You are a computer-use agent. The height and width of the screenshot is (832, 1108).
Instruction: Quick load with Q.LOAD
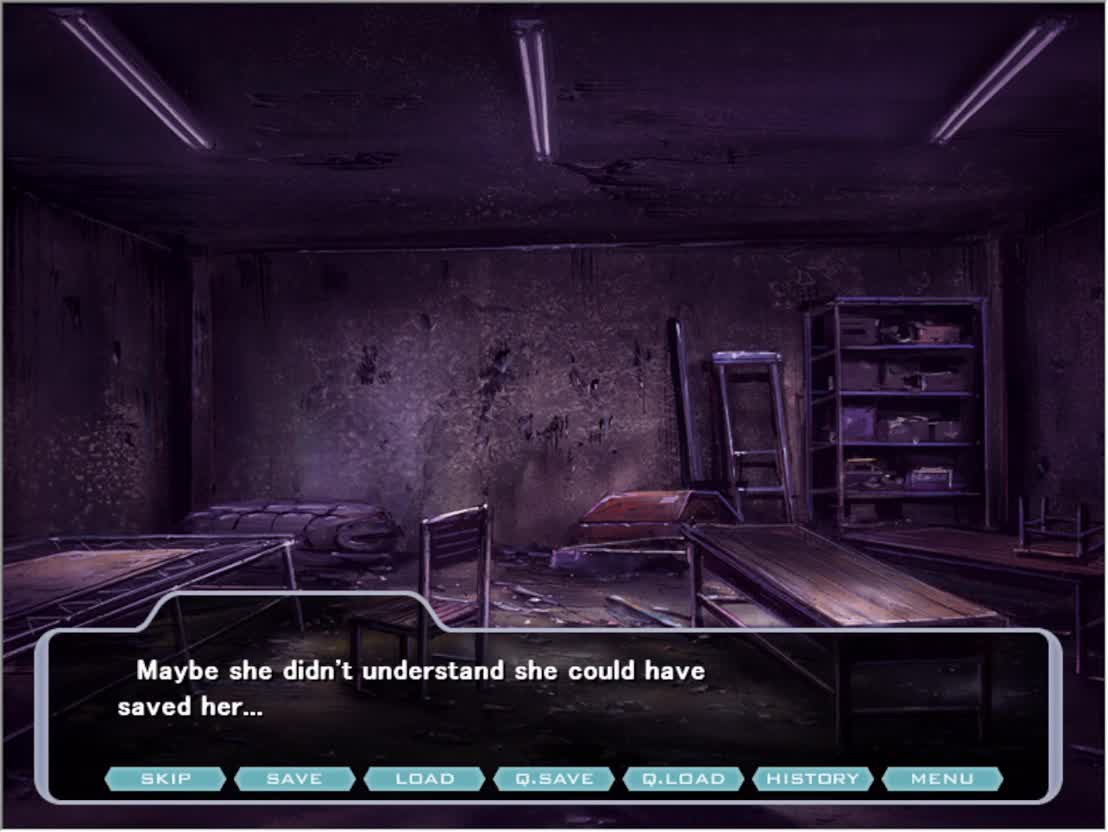683,779
